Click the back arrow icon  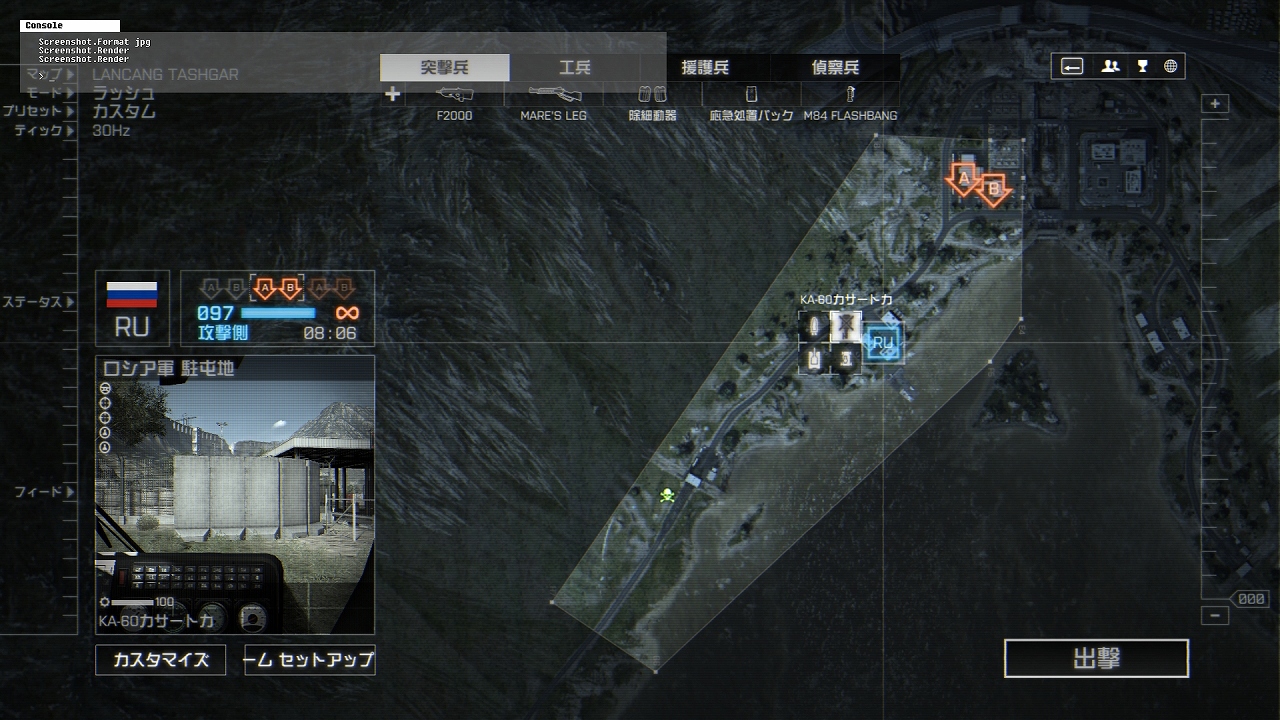tap(1072, 67)
